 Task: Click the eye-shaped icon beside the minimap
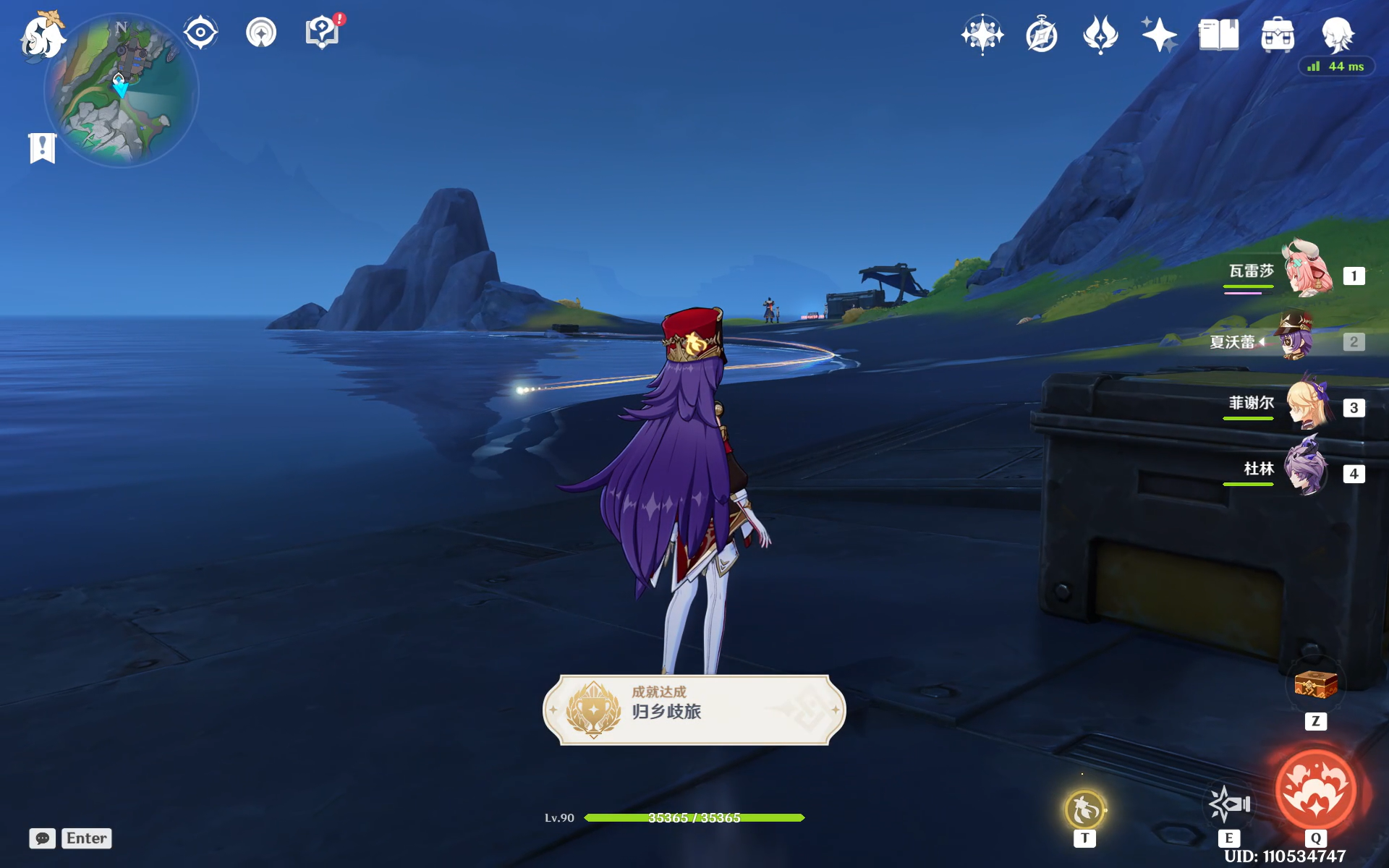(200, 33)
